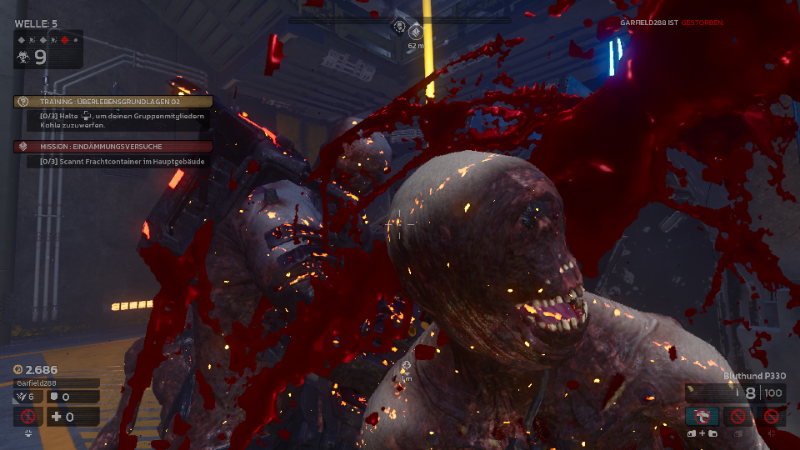800x450 pixels.
Task: Click the grenade count slot
Action: point(28,397)
